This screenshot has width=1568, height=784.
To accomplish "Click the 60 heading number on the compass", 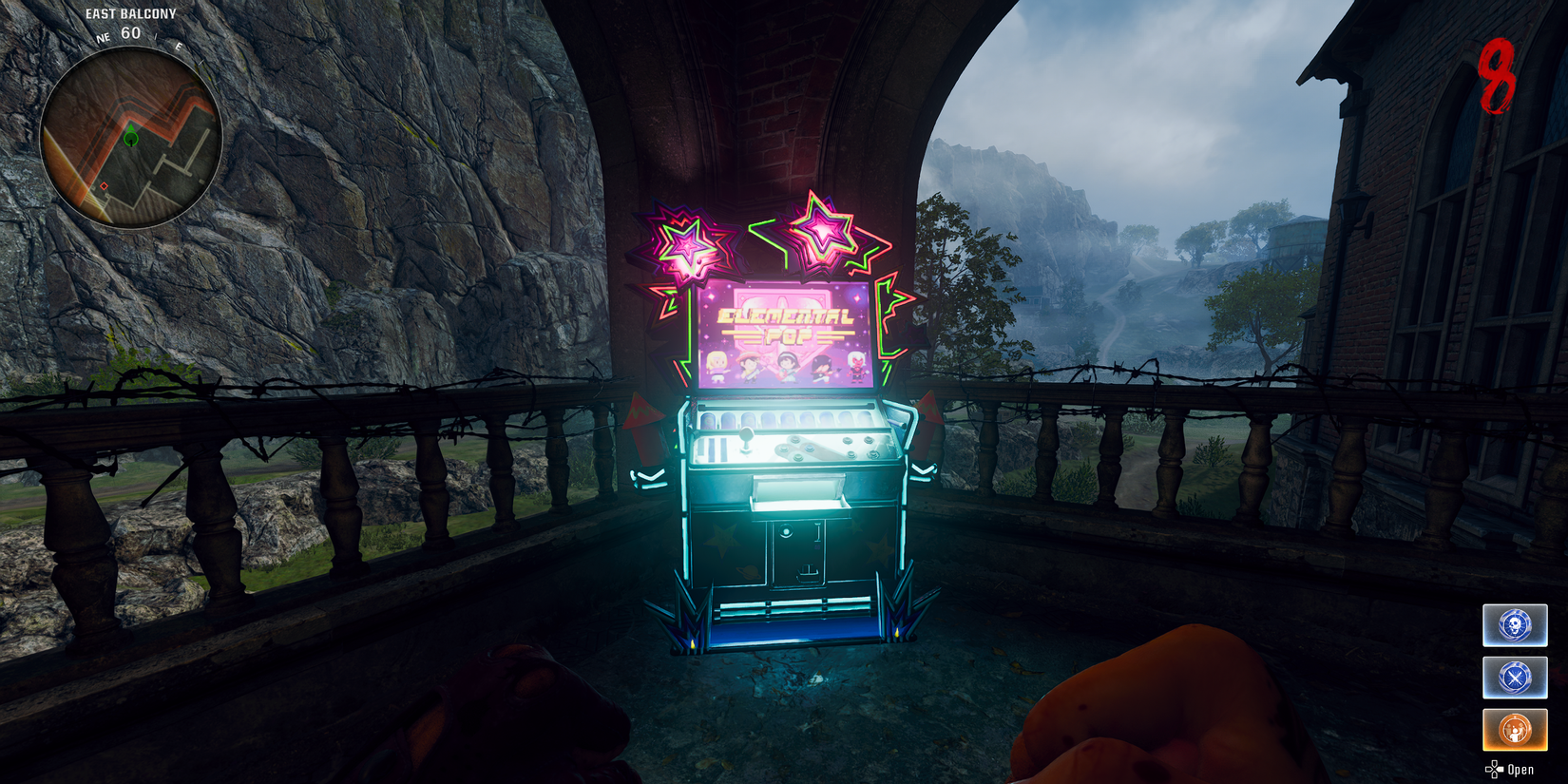I will pyautogui.click(x=130, y=31).
